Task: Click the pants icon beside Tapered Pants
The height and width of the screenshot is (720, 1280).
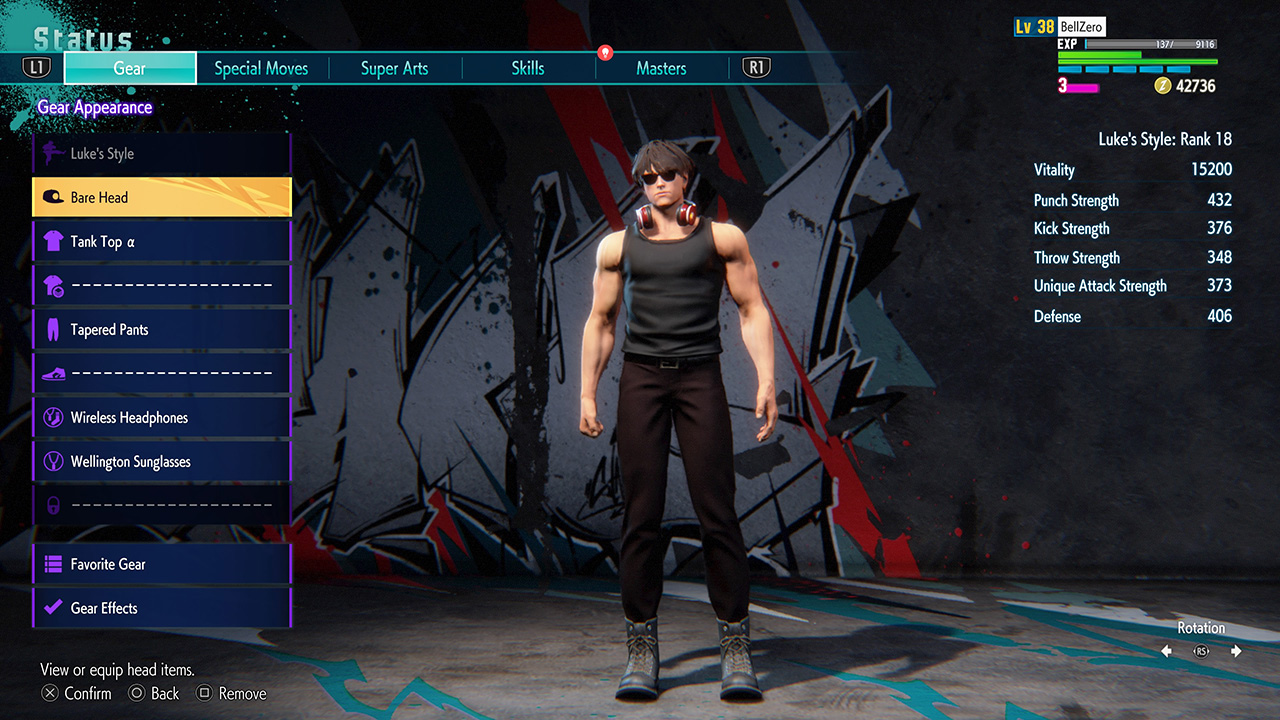Action: click(x=53, y=329)
